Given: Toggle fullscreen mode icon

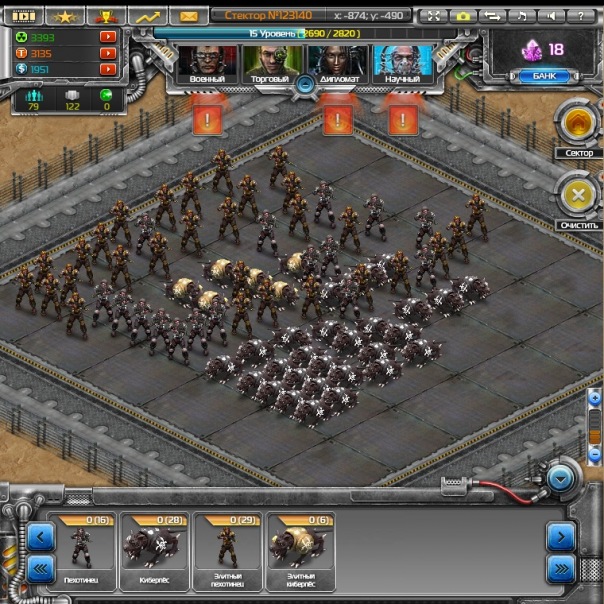Looking at the screenshot, I should [x=433, y=16].
